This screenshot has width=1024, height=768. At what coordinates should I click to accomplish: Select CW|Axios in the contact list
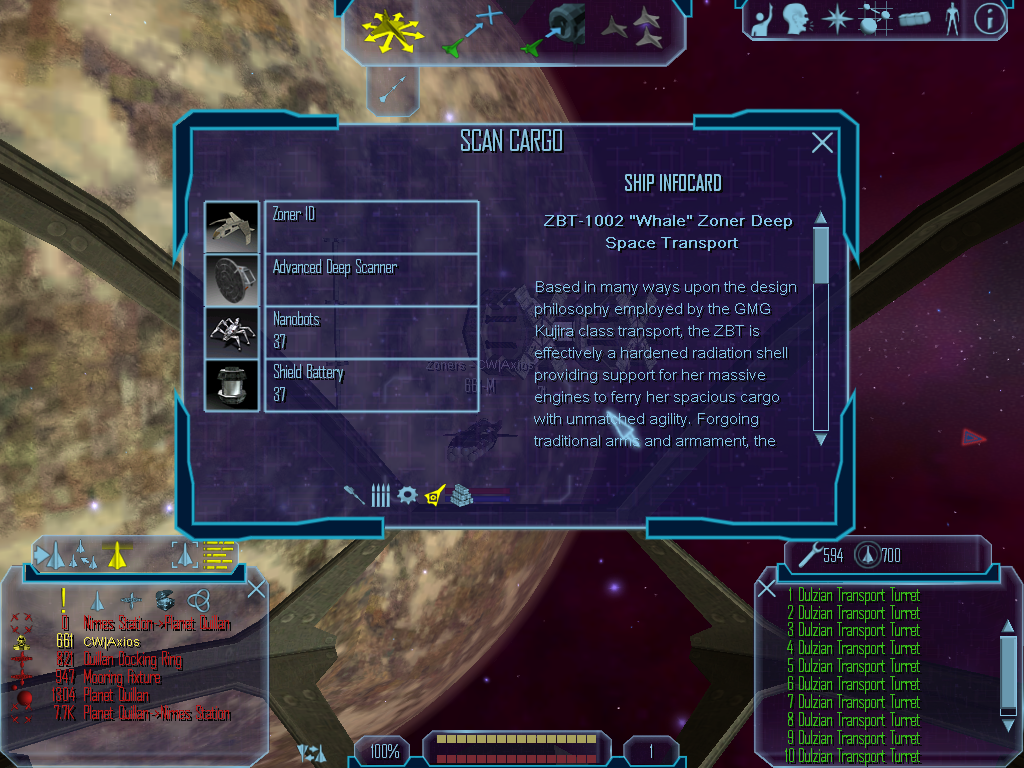(x=111, y=642)
